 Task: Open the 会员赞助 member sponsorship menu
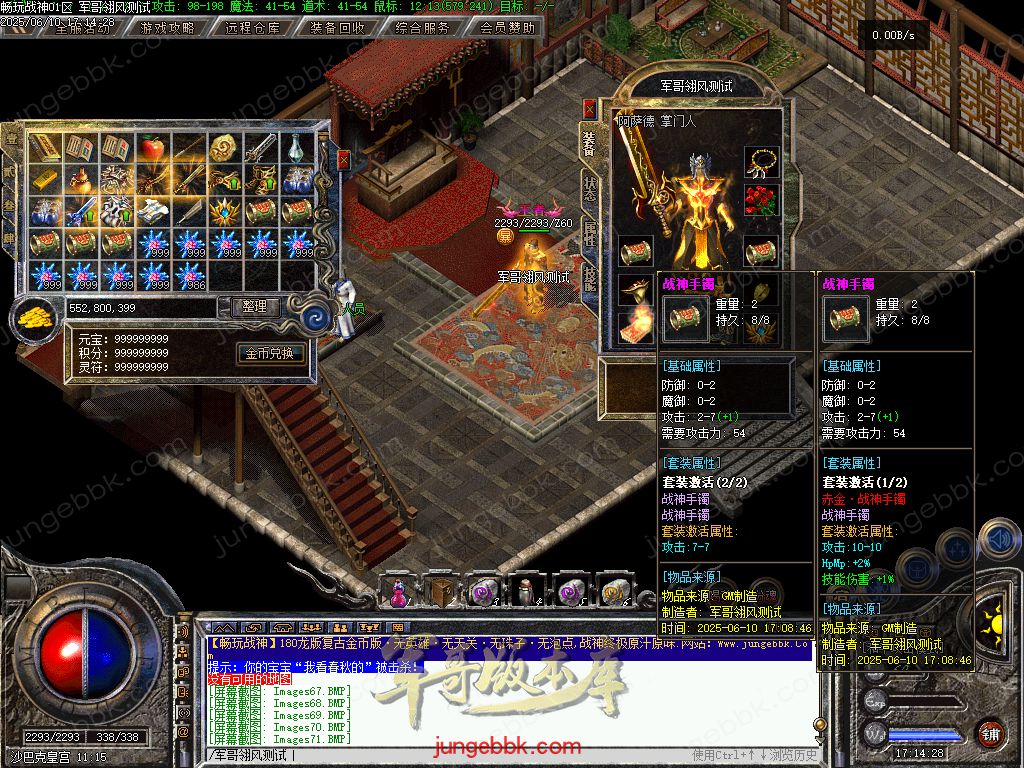coord(507,28)
